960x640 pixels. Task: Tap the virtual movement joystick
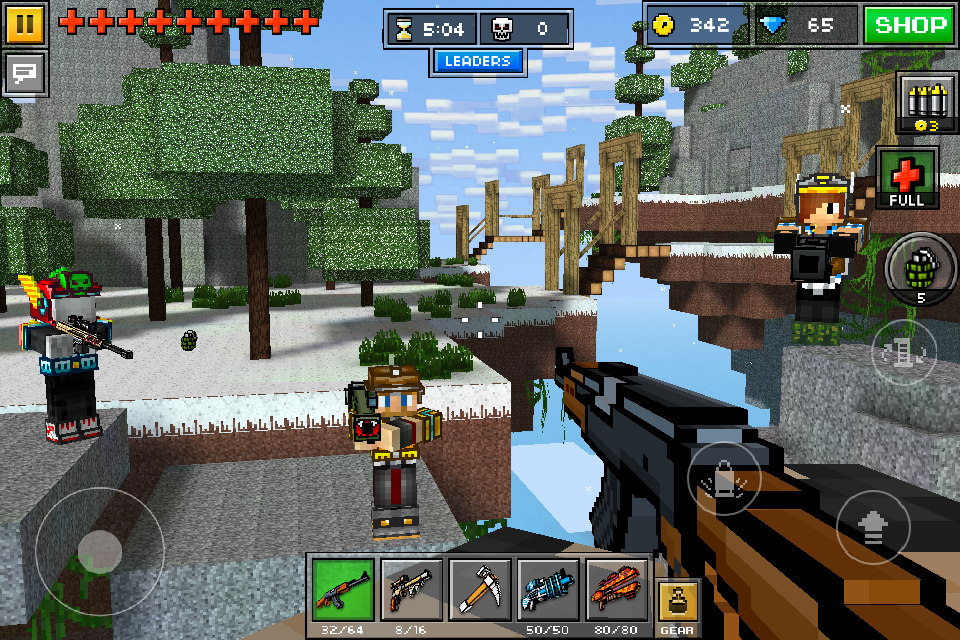[x=99, y=551]
